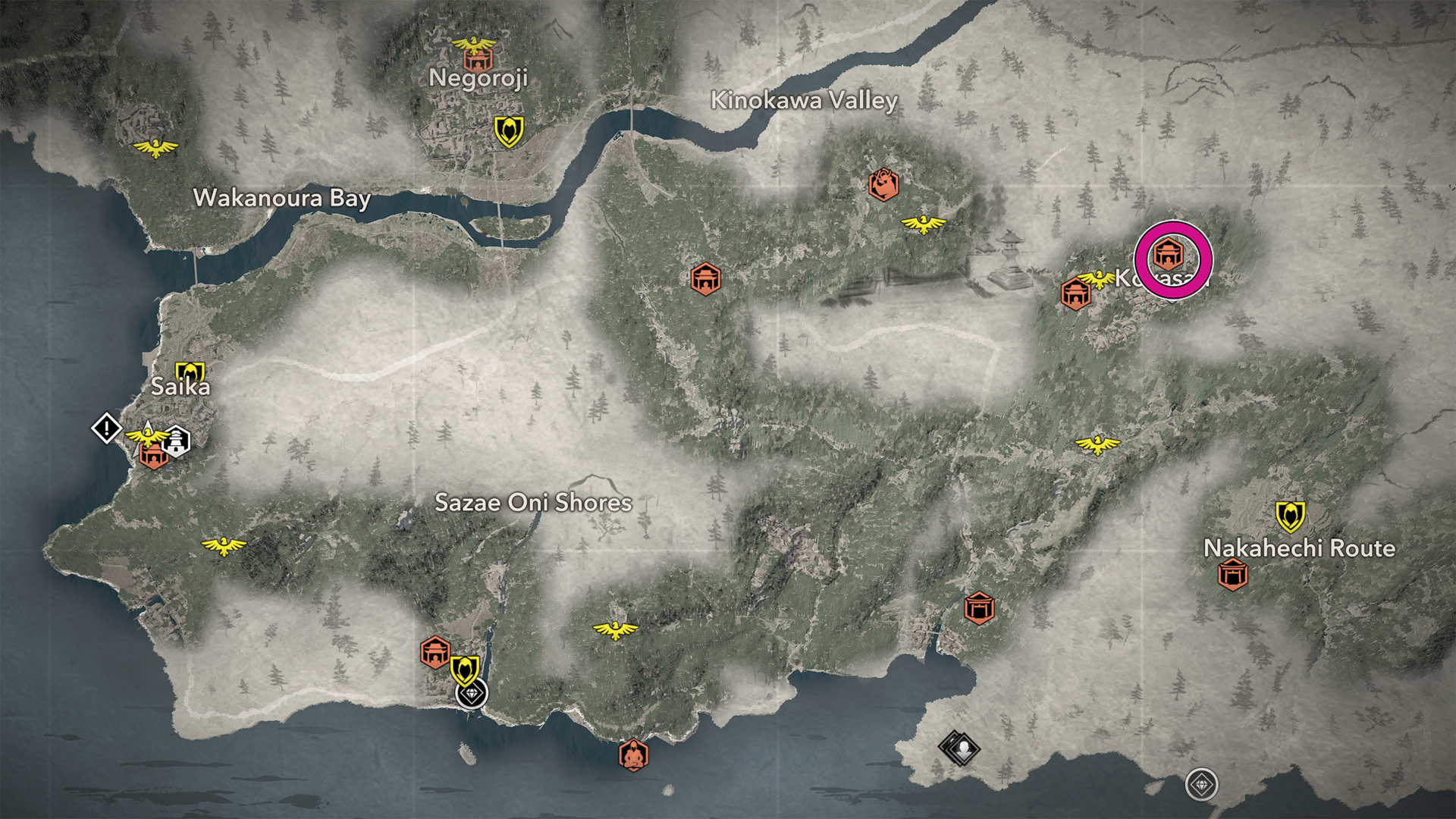The height and width of the screenshot is (819, 1456).
Task: Select the orange creature hexagon in Kinokawa Valley
Action: point(883,184)
